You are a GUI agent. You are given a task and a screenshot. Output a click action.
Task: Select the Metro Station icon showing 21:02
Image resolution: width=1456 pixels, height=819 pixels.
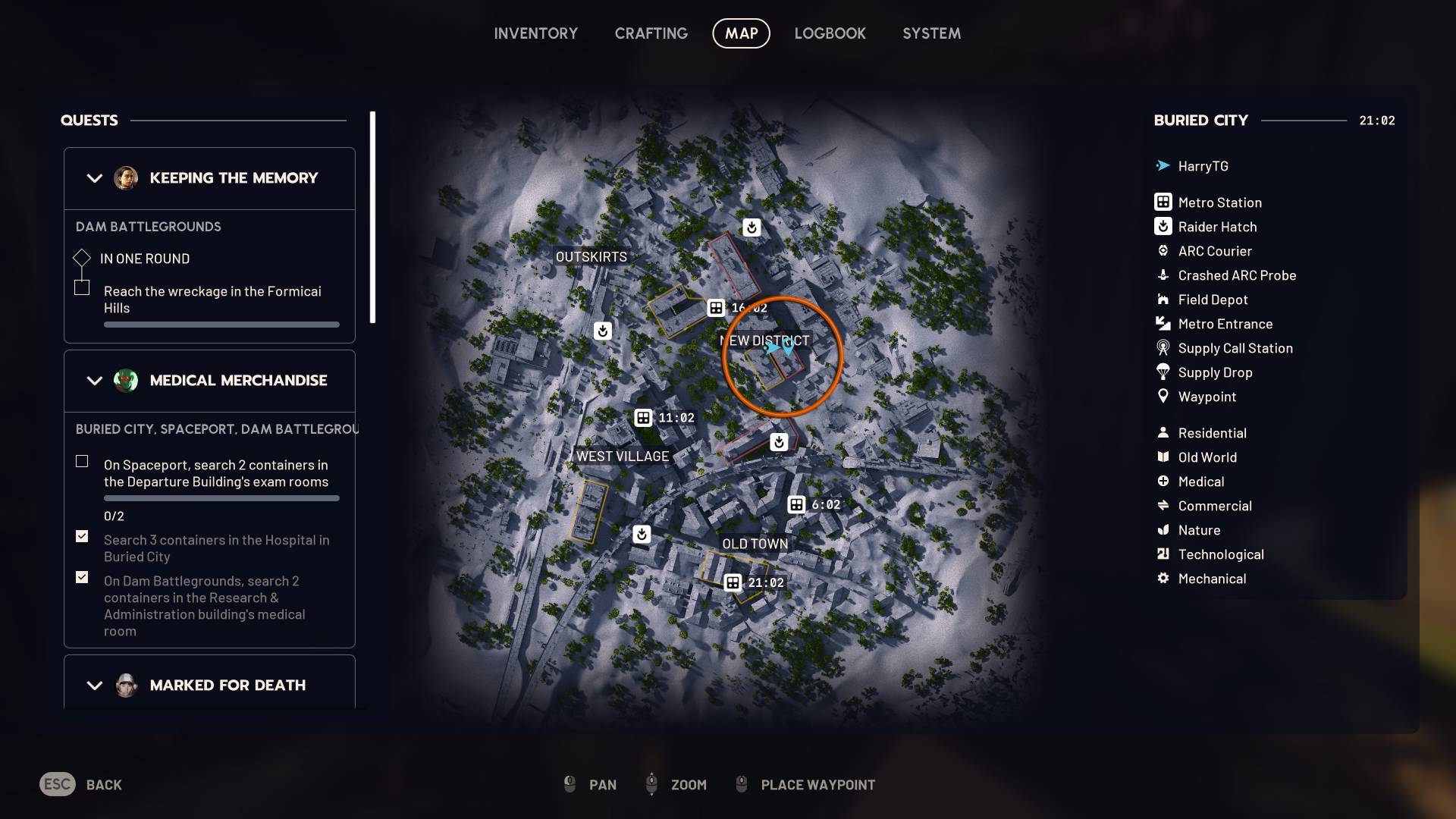[733, 582]
